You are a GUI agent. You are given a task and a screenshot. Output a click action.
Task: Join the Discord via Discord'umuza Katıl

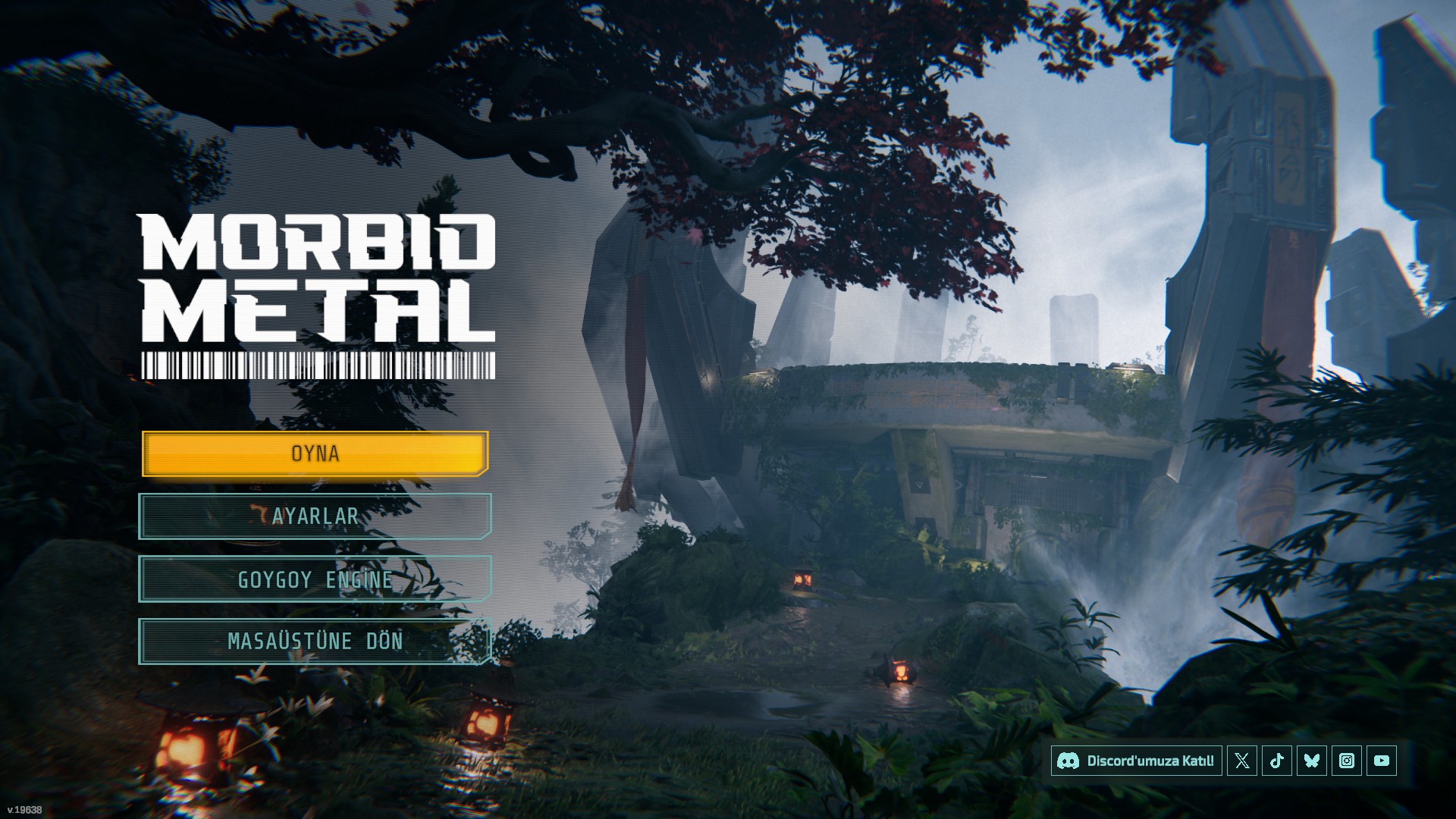1136,761
